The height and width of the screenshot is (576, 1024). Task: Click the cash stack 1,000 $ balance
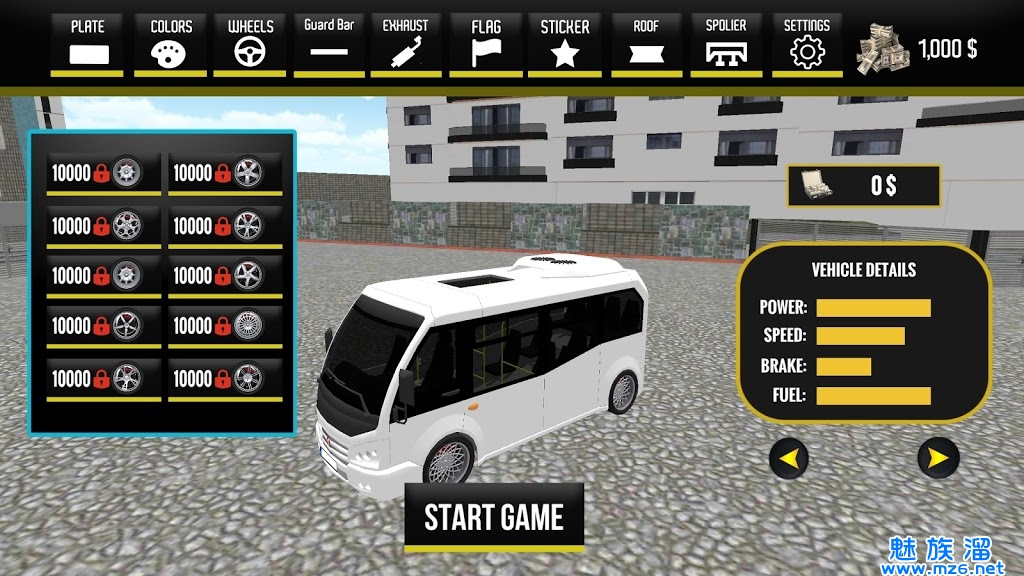tap(916, 50)
